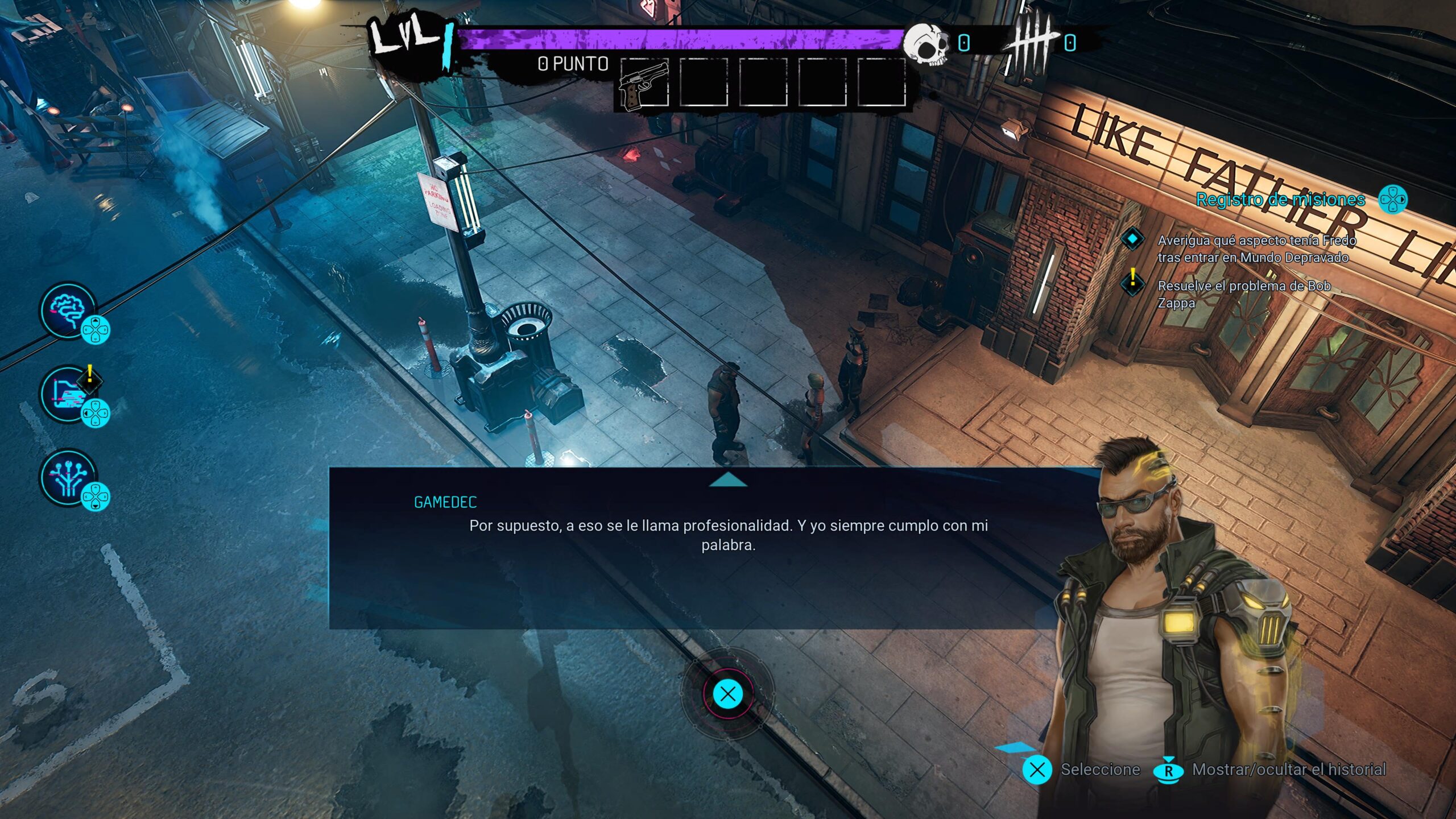Open the Registro de misiones log
The width and height of the screenshot is (1456, 819).
[1280, 200]
